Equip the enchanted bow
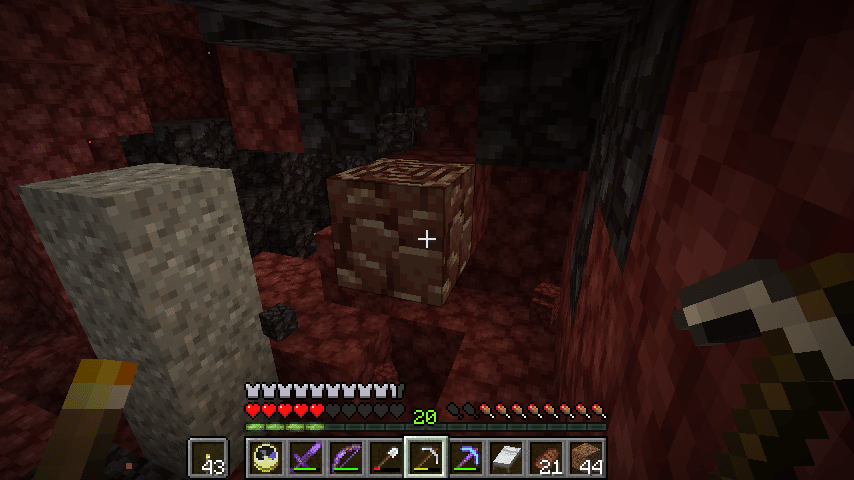This screenshot has height=480, width=854. 345,458
